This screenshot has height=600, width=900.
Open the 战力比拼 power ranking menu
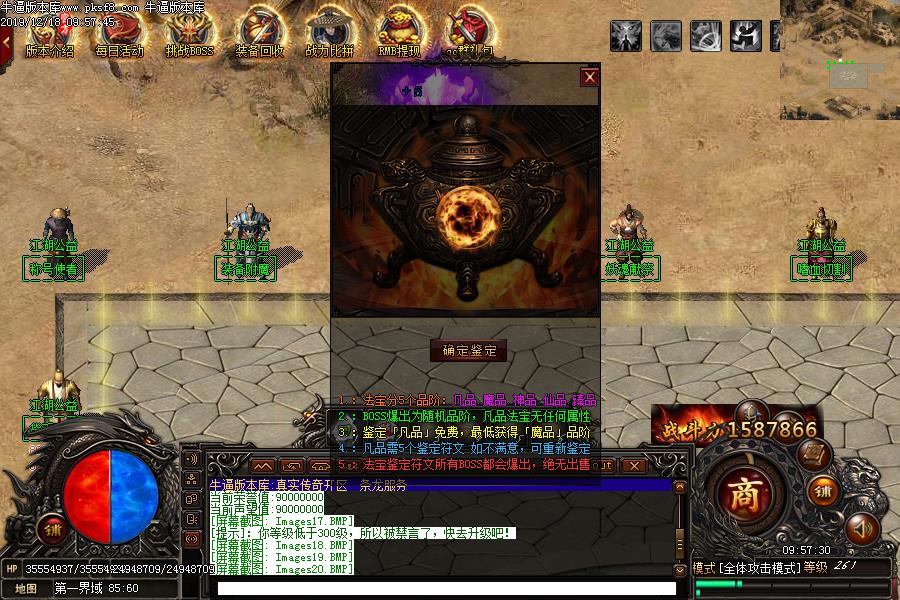329,36
